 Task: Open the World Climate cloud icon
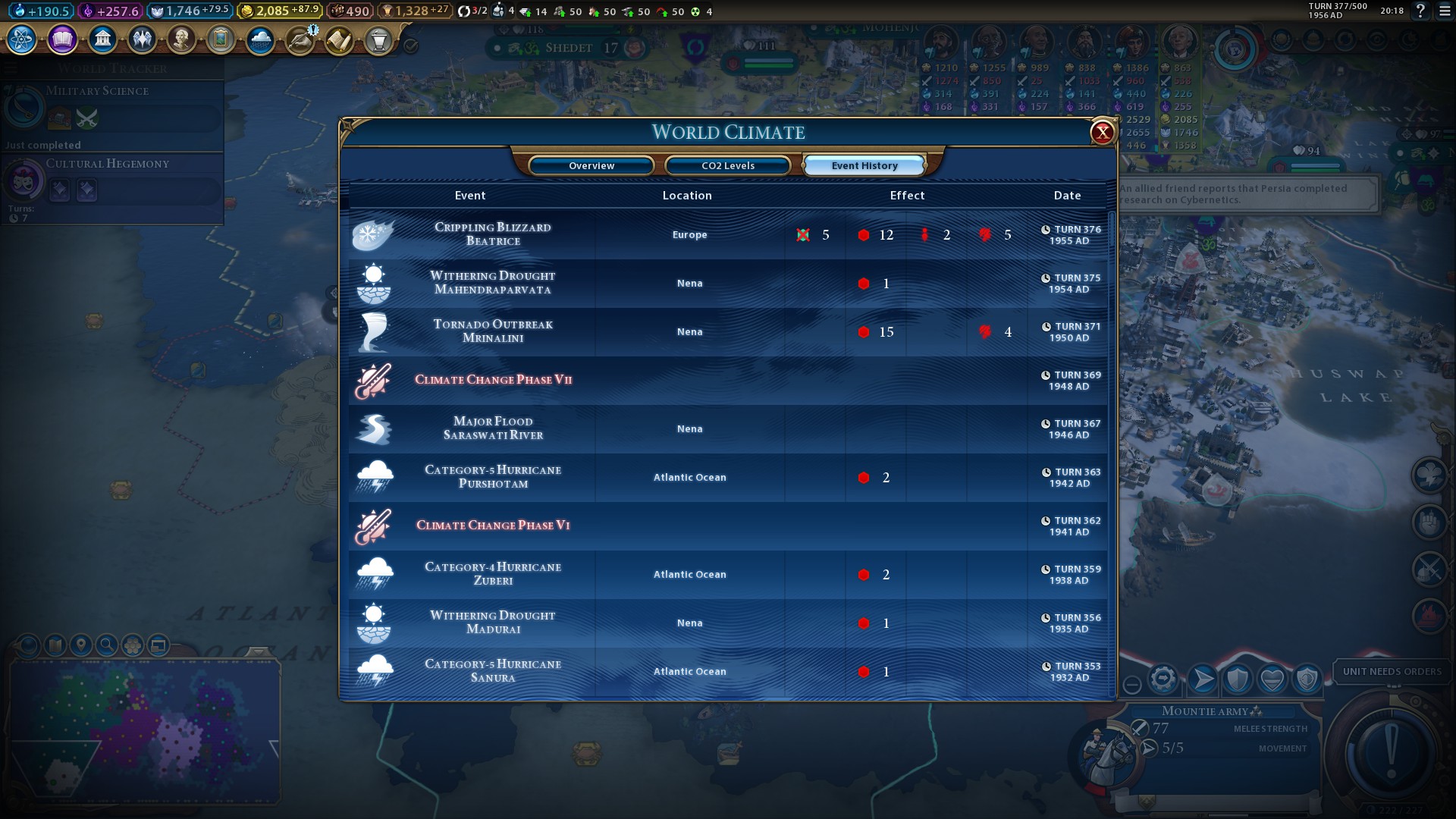(x=260, y=39)
